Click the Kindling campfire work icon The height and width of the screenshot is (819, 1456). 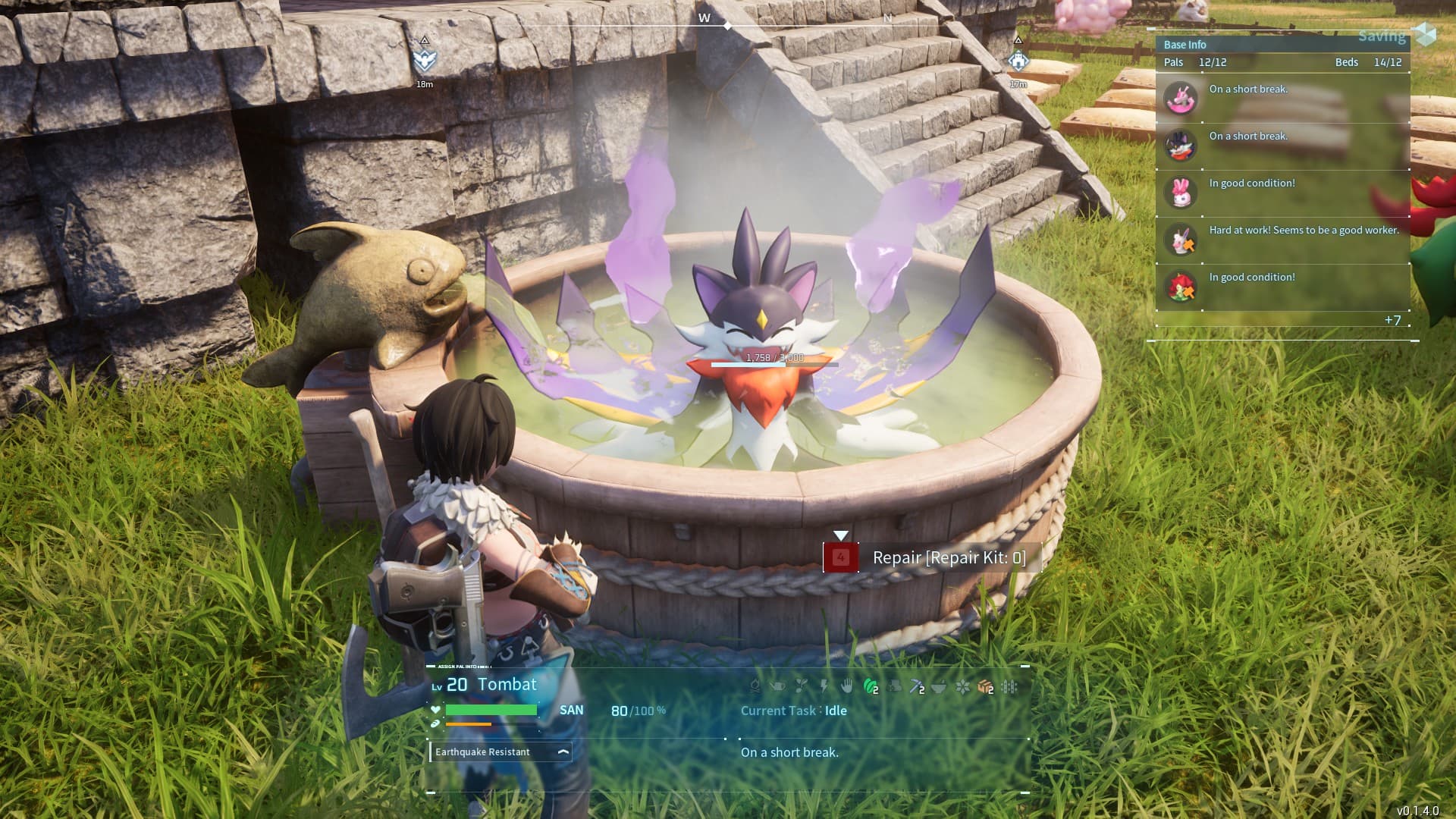tap(755, 687)
